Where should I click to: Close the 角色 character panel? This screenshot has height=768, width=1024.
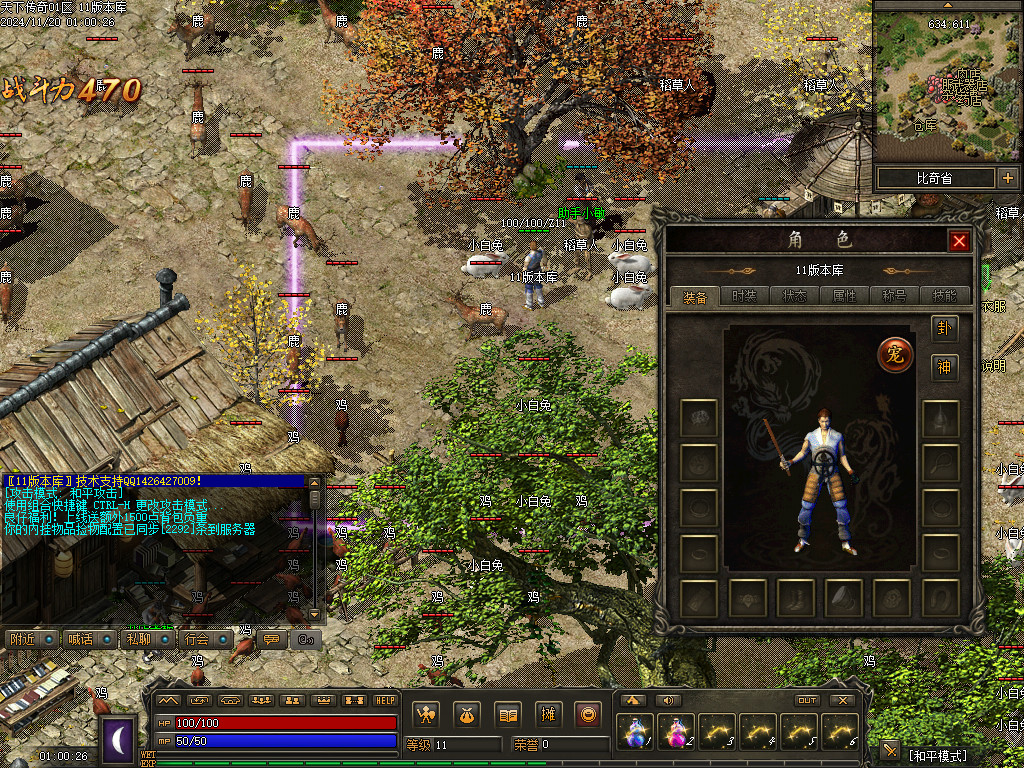(x=959, y=241)
